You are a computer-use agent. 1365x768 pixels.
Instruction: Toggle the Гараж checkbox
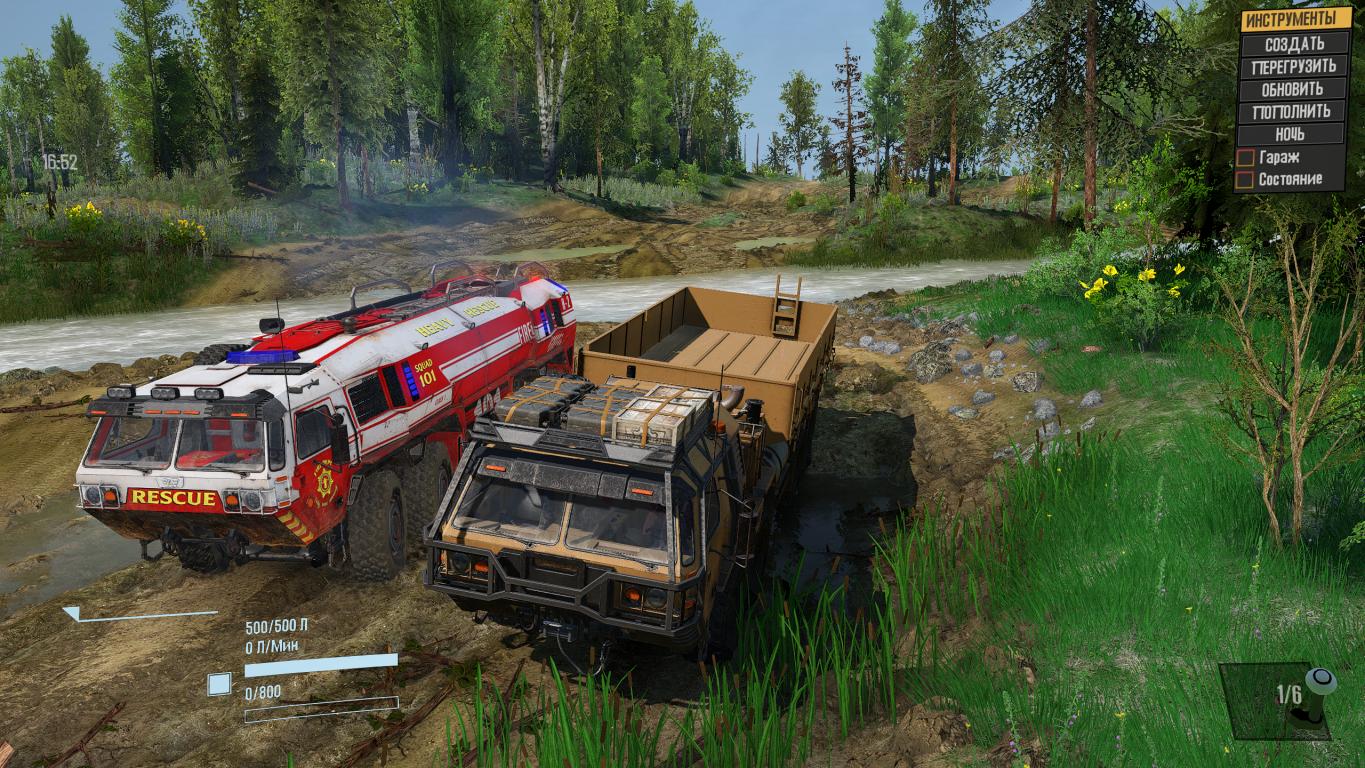tap(1245, 157)
